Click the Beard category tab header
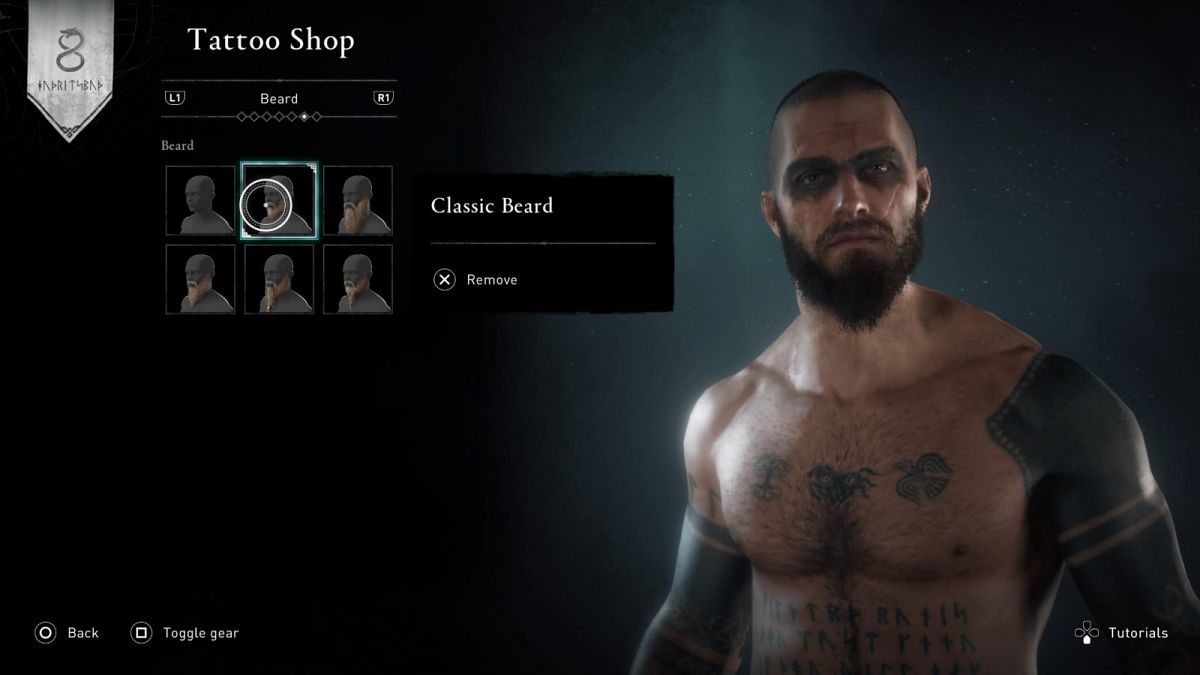Screen dimensions: 1200x675 pyautogui.click(x=279, y=99)
